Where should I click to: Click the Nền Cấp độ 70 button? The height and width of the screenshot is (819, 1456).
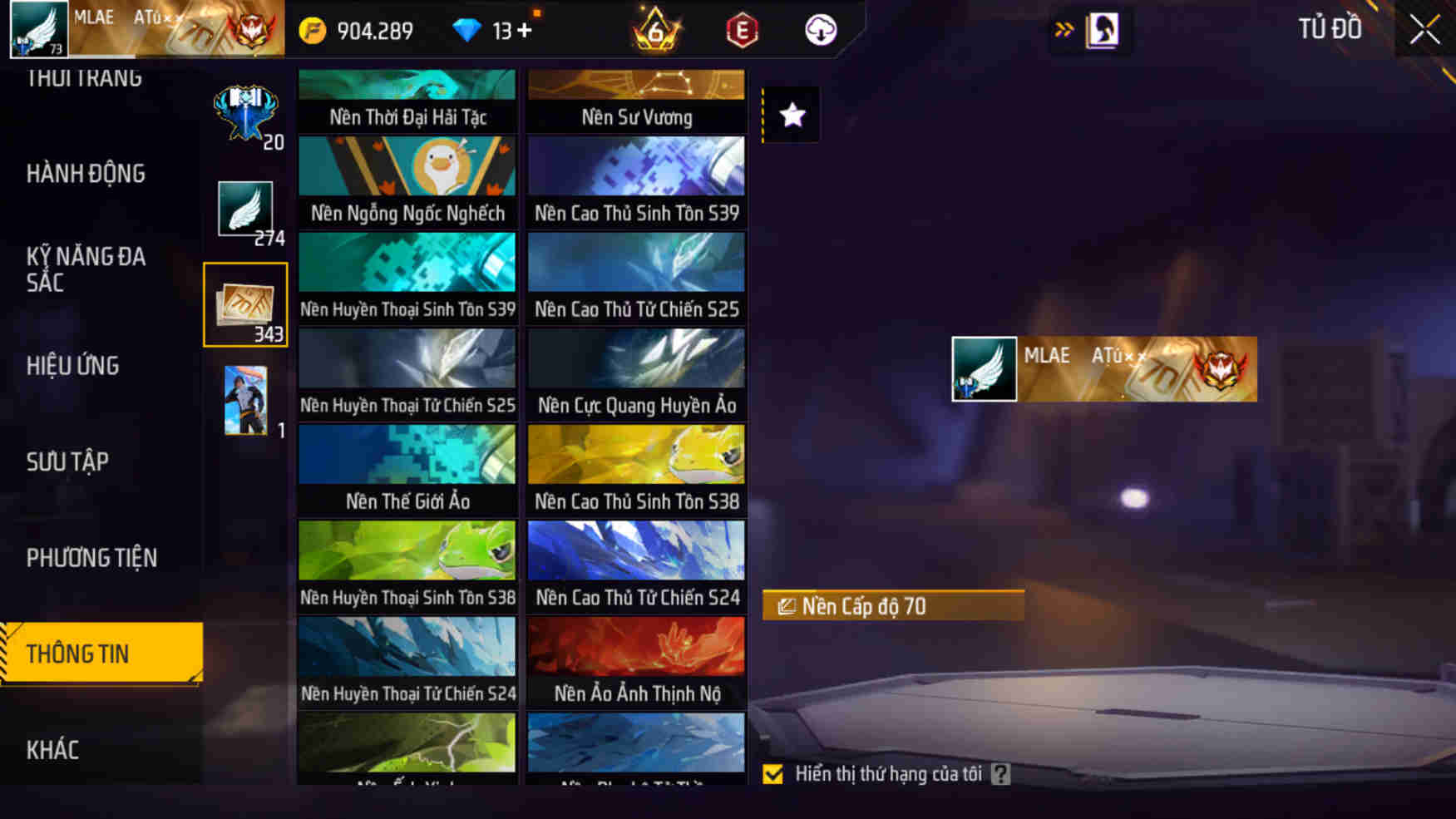coord(892,606)
